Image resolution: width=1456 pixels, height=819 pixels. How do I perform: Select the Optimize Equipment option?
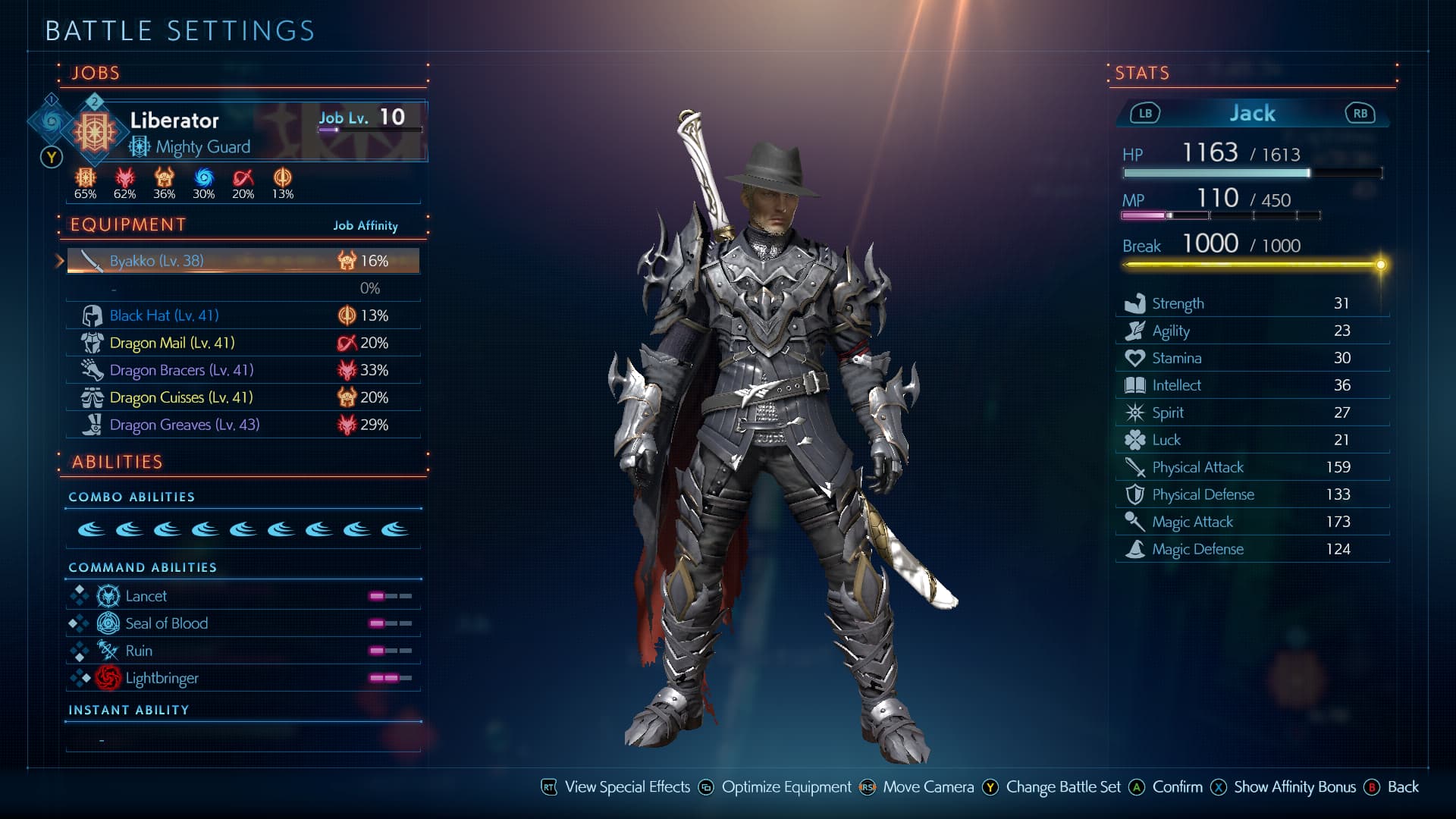pyautogui.click(x=786, y=787)
